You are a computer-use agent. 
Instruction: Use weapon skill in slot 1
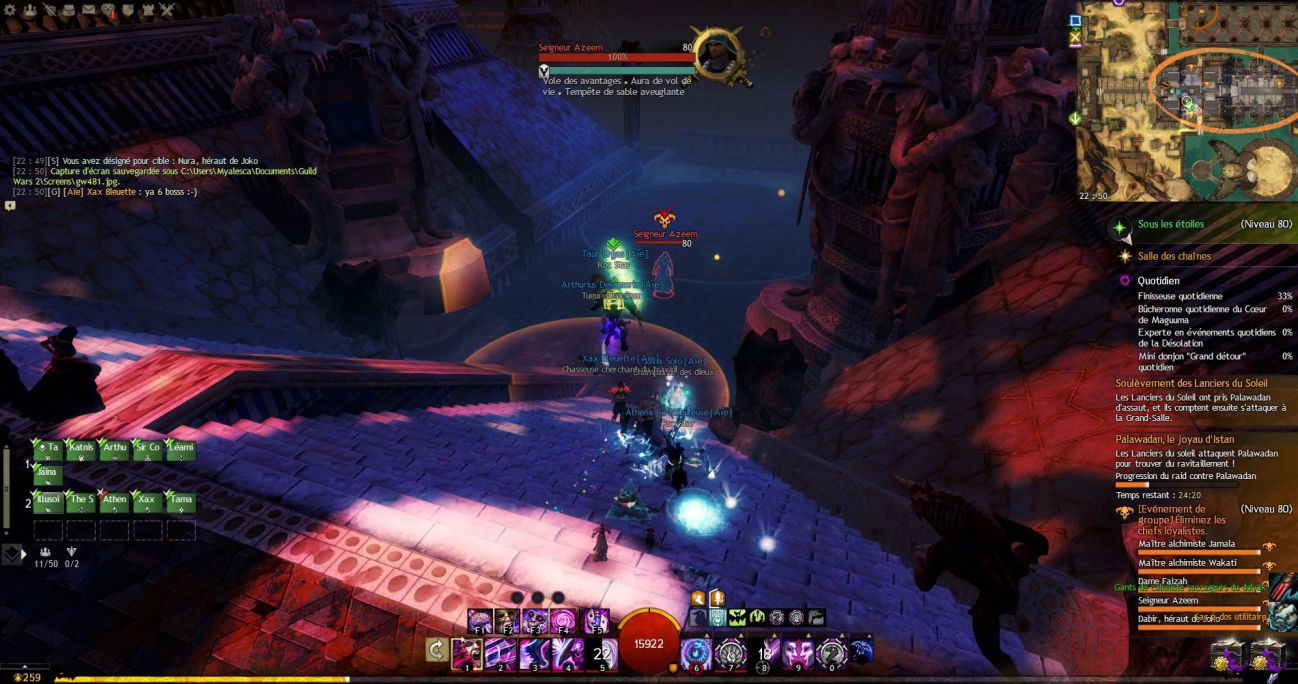pyautogui.click(x=467, y=654)
